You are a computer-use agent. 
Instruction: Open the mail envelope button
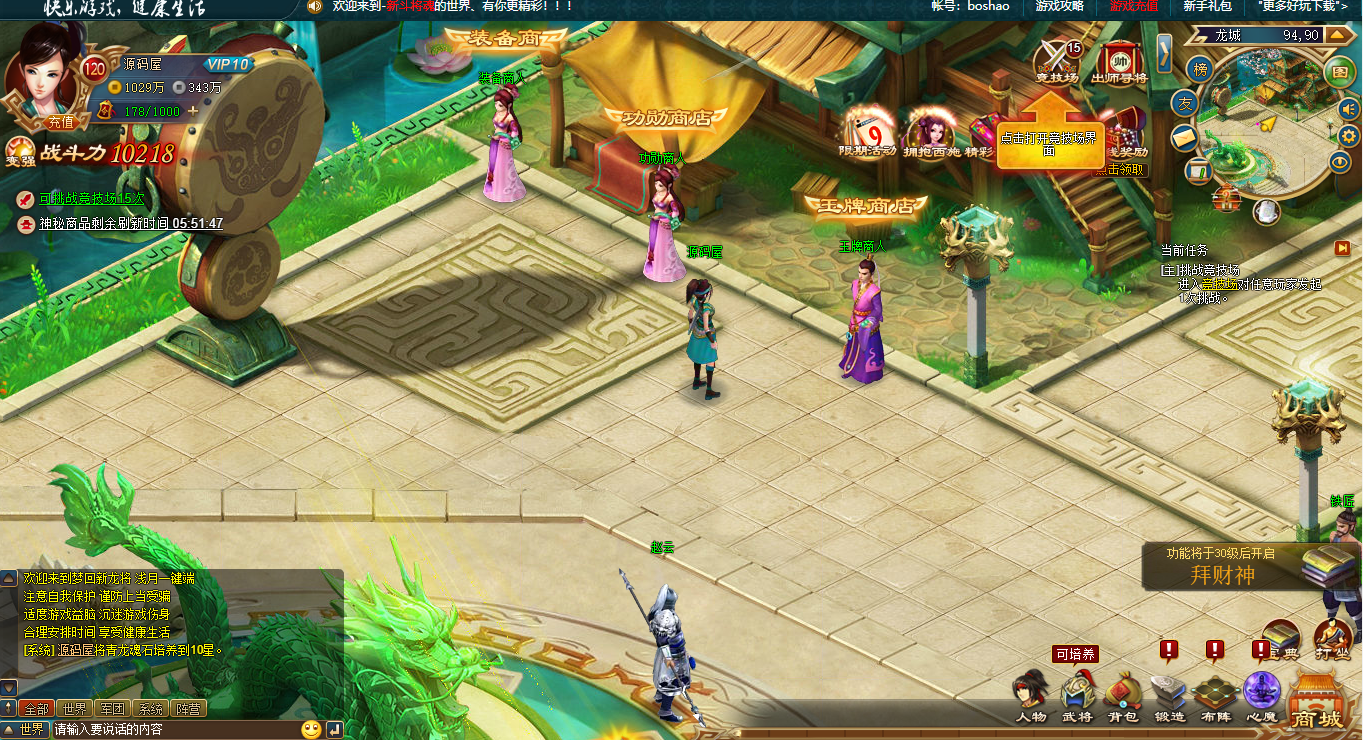point(1185,137)
